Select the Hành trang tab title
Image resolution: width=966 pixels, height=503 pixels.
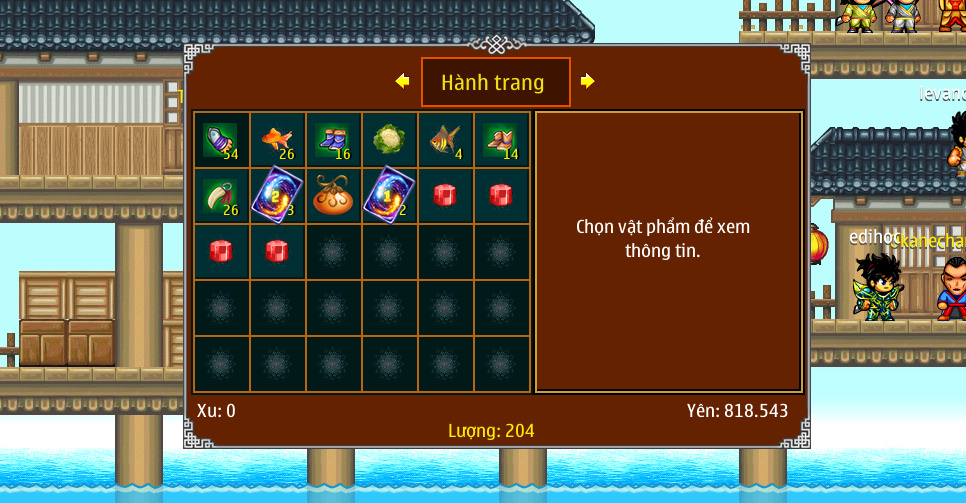[x=495, y=82]
